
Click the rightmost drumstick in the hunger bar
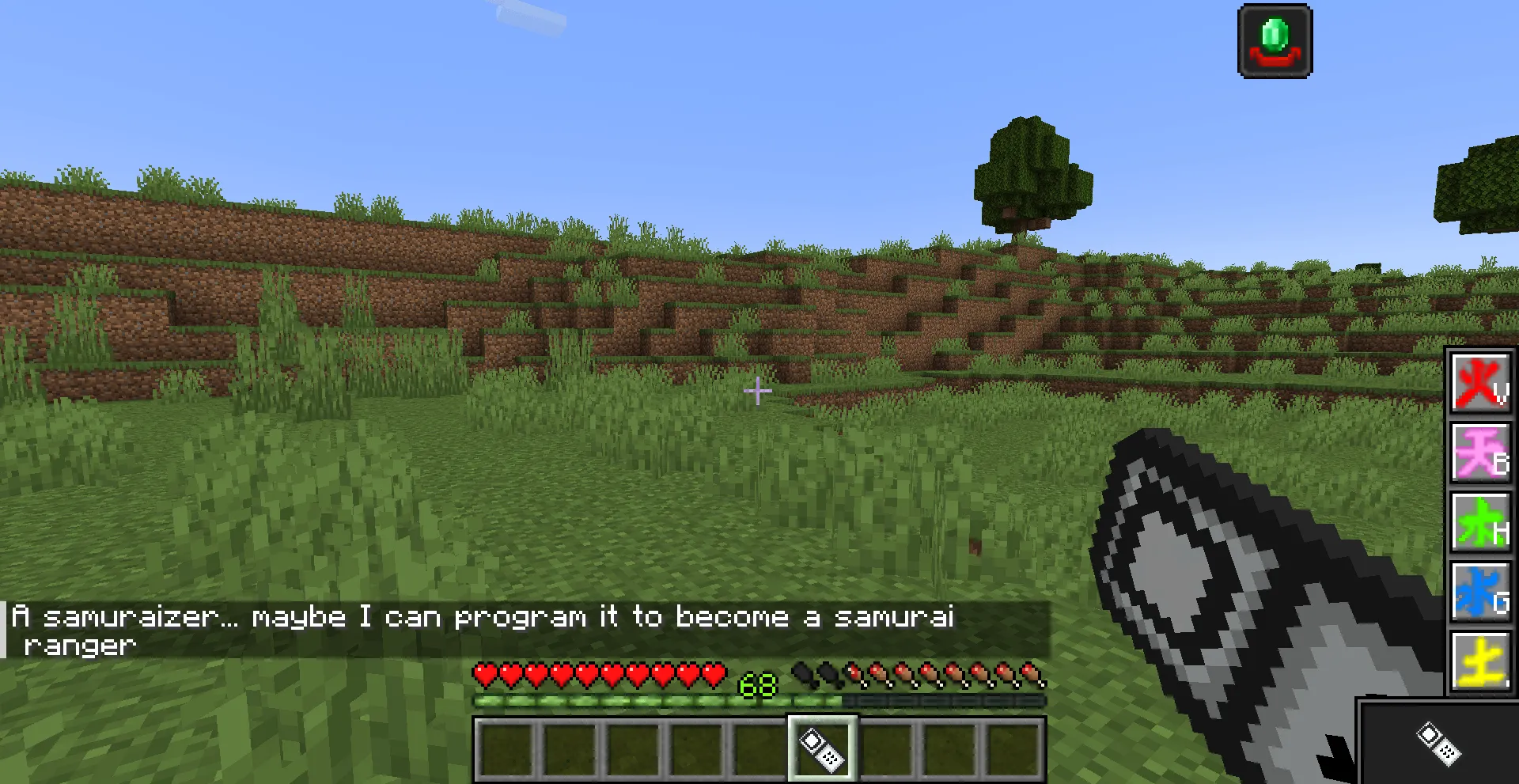coord(1033,676)
